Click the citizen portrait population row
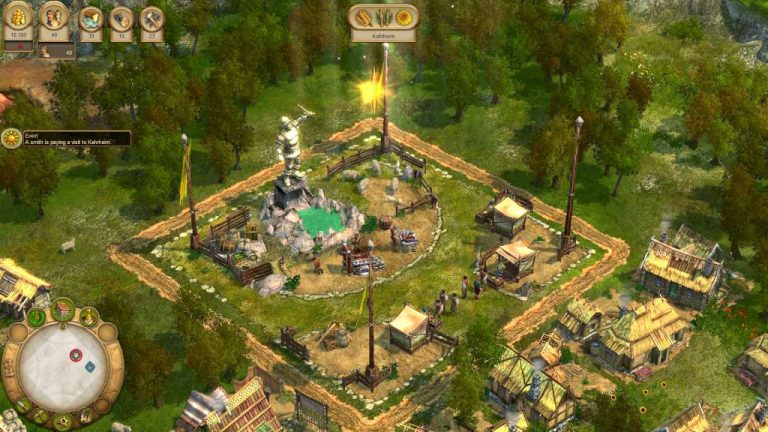768x432 pixels. tap(57, 50)
